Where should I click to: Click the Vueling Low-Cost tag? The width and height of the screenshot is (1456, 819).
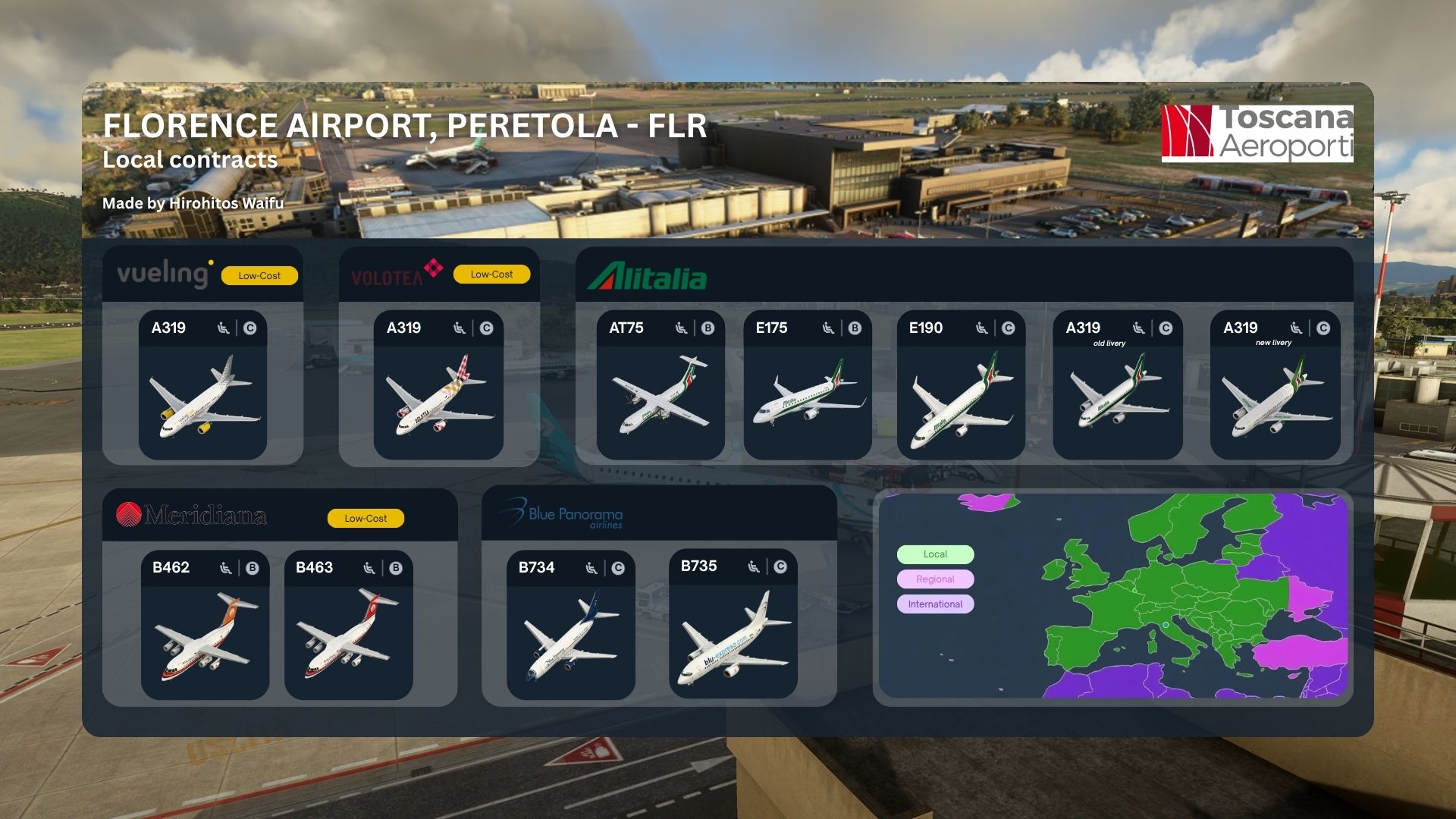(x=259, y=276)
